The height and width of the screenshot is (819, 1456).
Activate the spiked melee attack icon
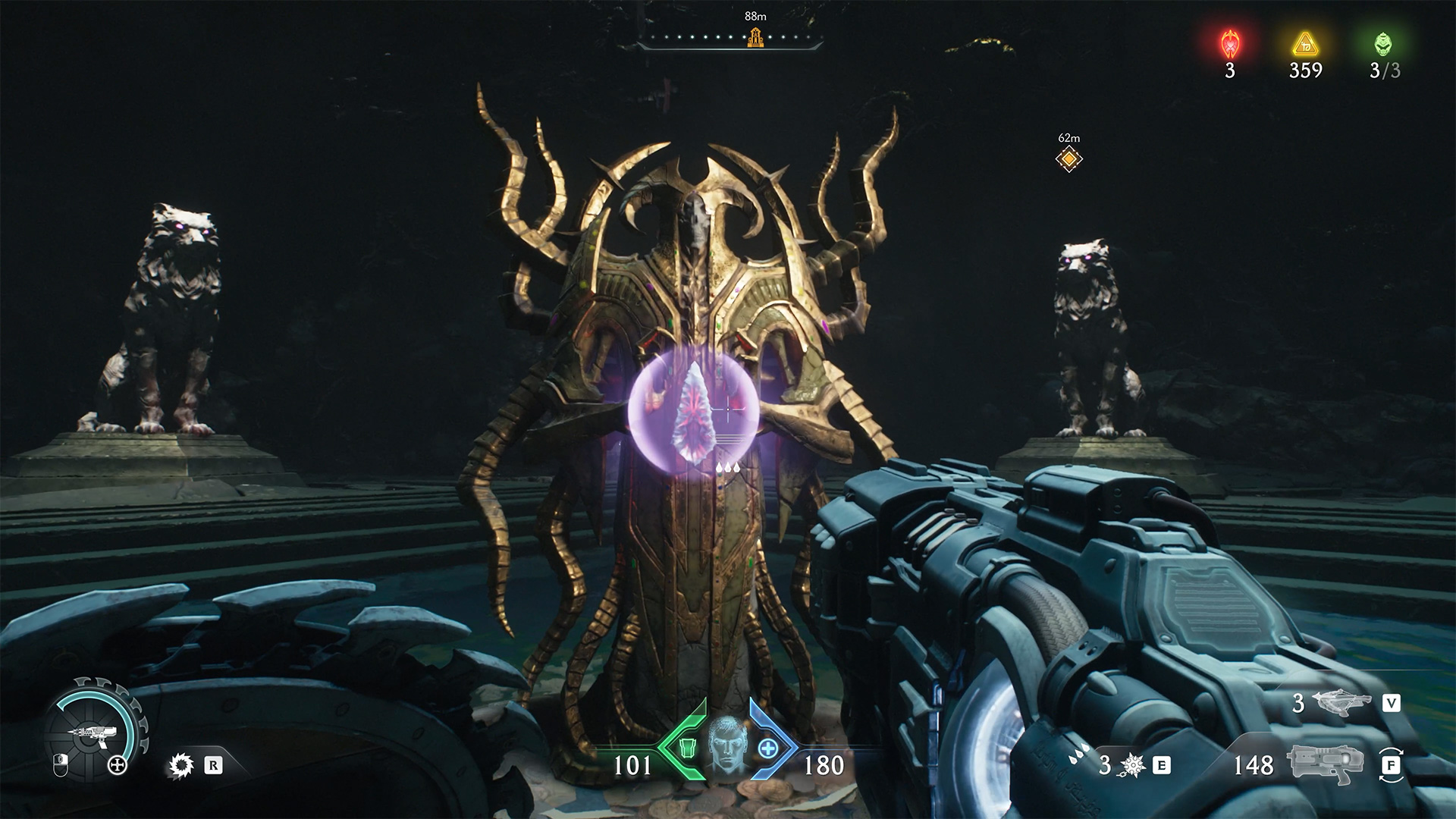(182, 766)
